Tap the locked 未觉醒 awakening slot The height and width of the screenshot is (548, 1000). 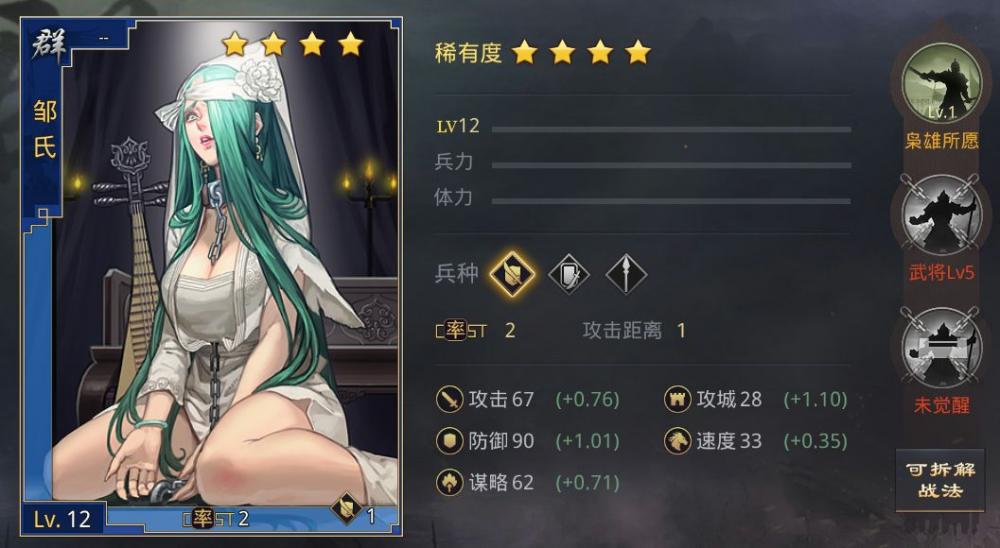pyautogui.click(x=941, y=348)
